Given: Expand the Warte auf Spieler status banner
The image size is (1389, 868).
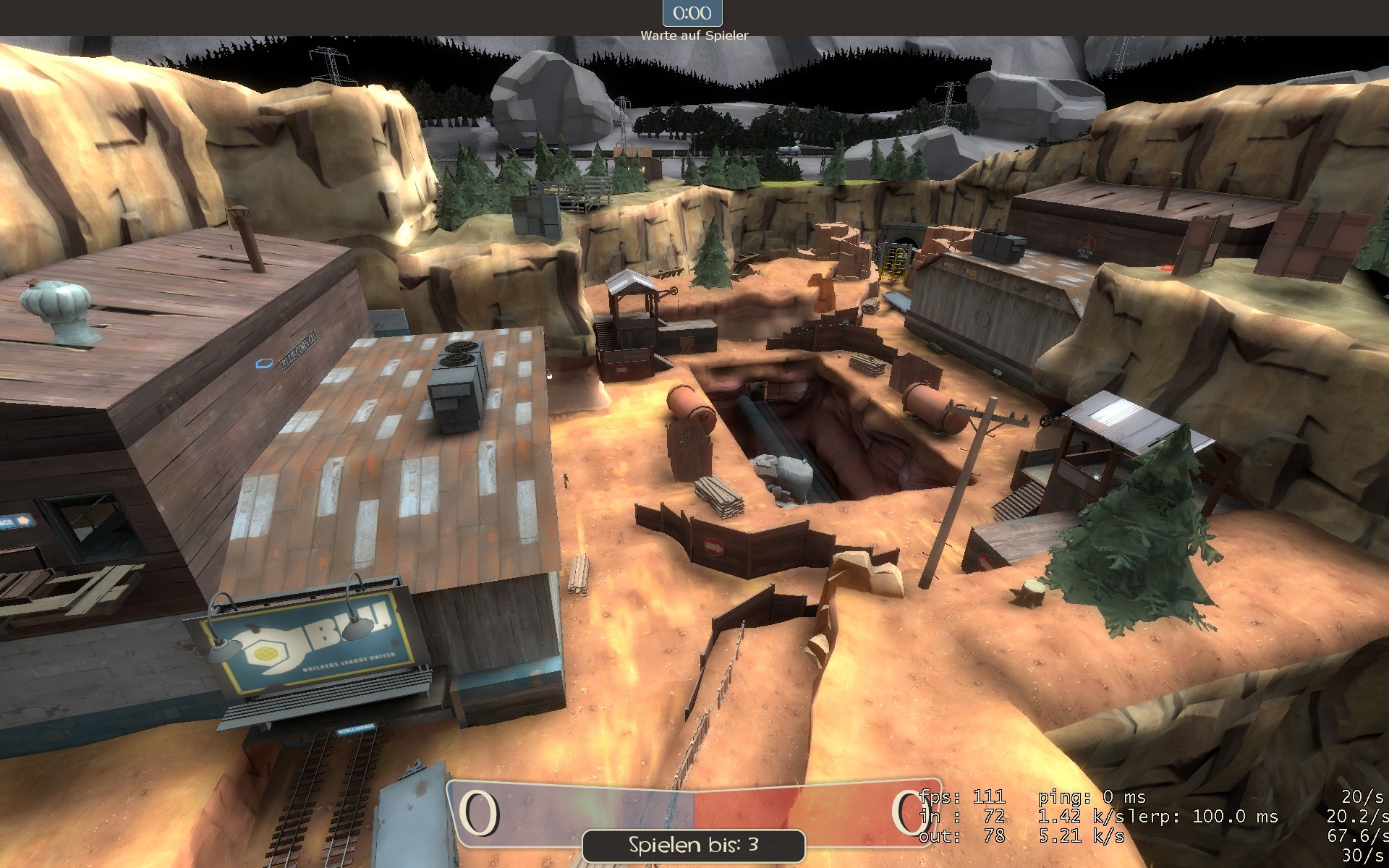Looking at the screenshot, I should pos(694,33).
